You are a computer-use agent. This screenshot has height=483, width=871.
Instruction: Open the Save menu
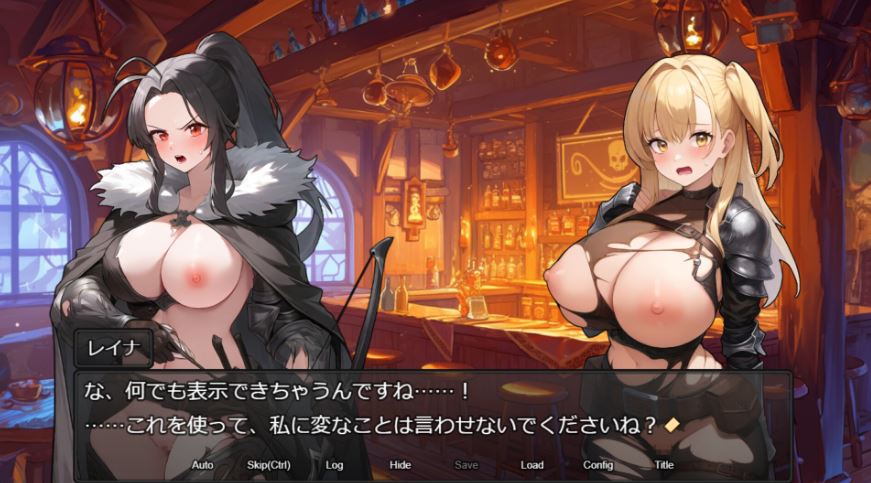[466, 465]
